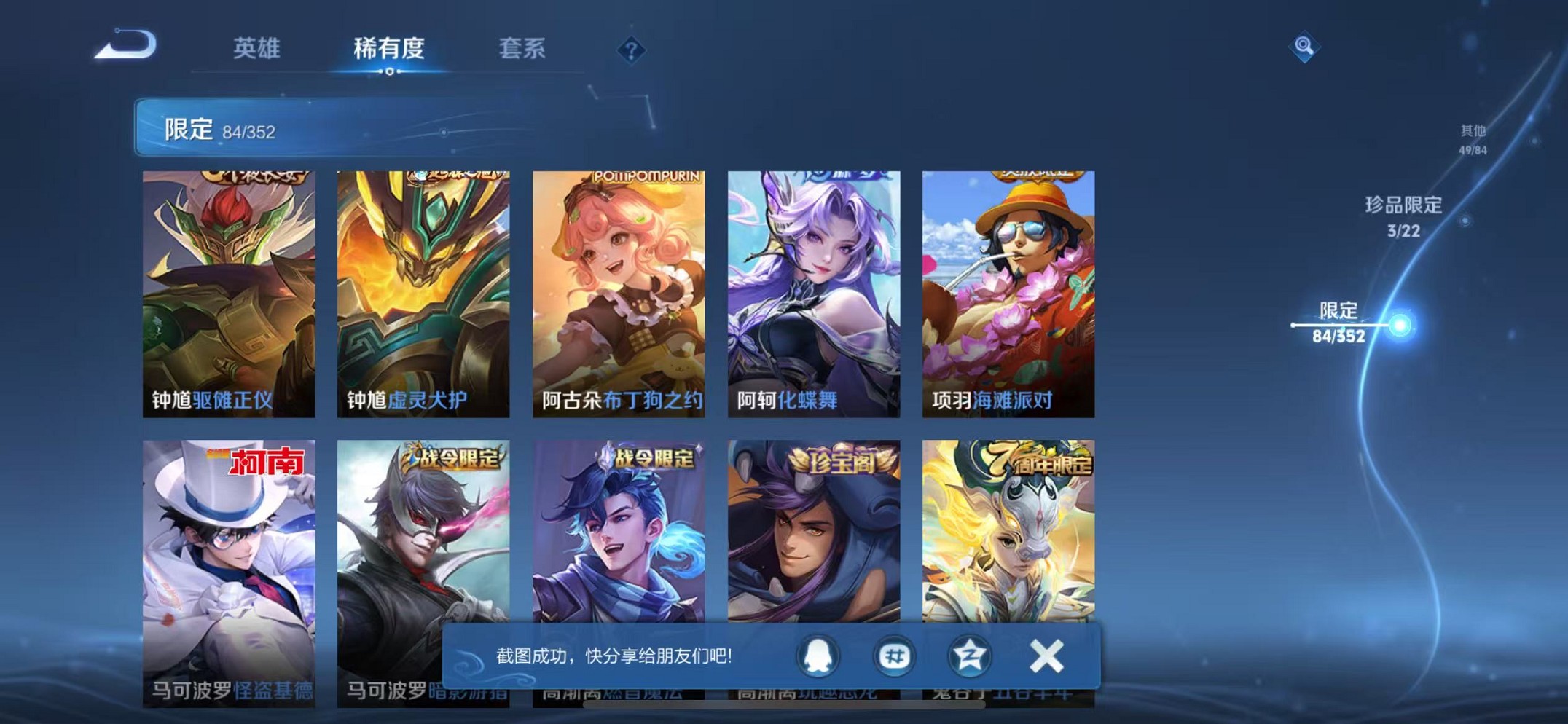Select the 稀有度 tab
1568x724 pixels.
390,50
